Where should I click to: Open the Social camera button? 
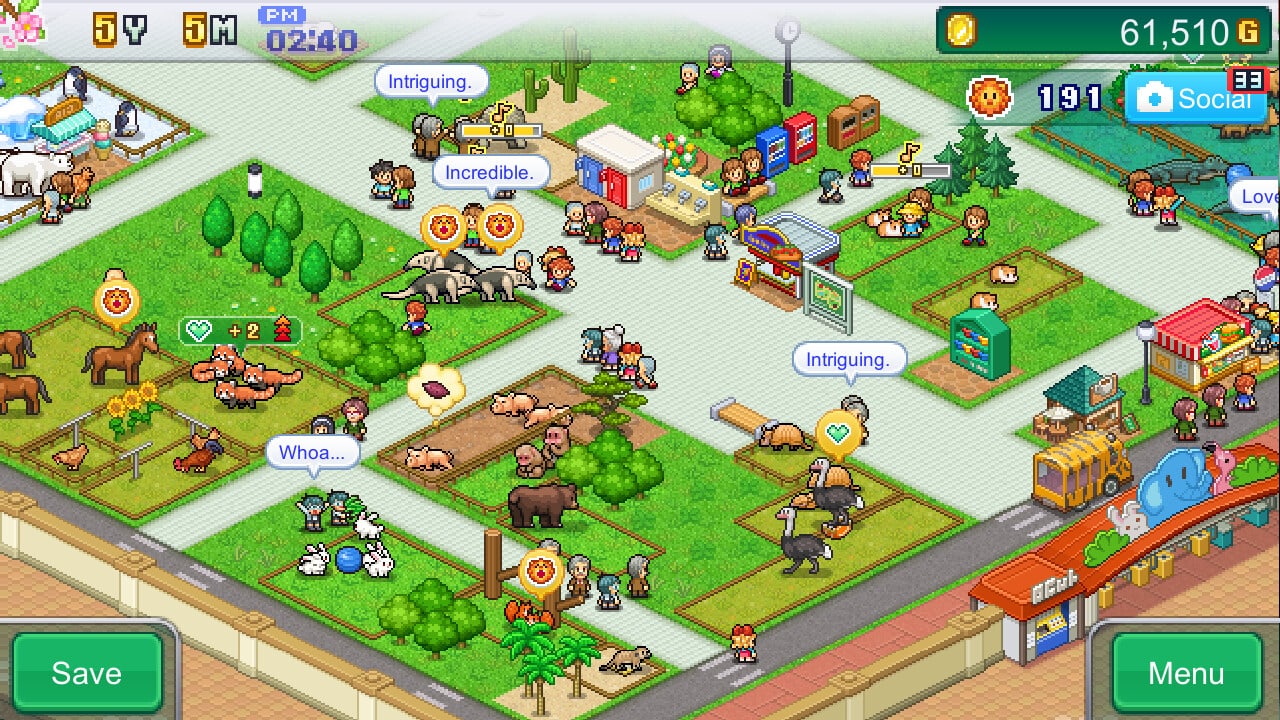[1190, 98]
